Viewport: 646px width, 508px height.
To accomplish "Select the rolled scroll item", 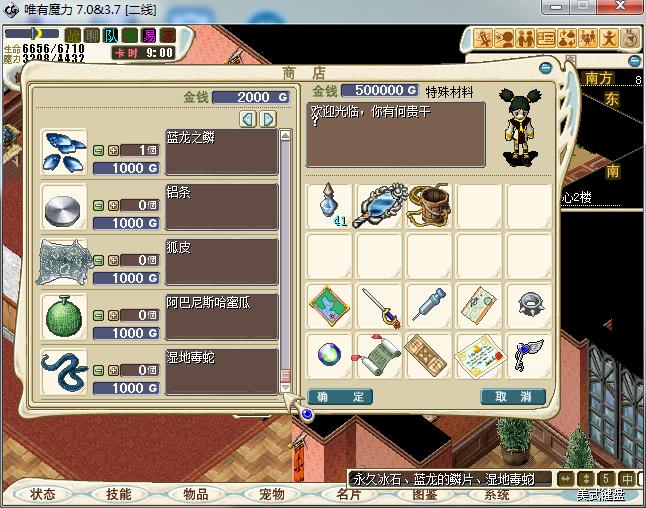I will tap(380, 355).
